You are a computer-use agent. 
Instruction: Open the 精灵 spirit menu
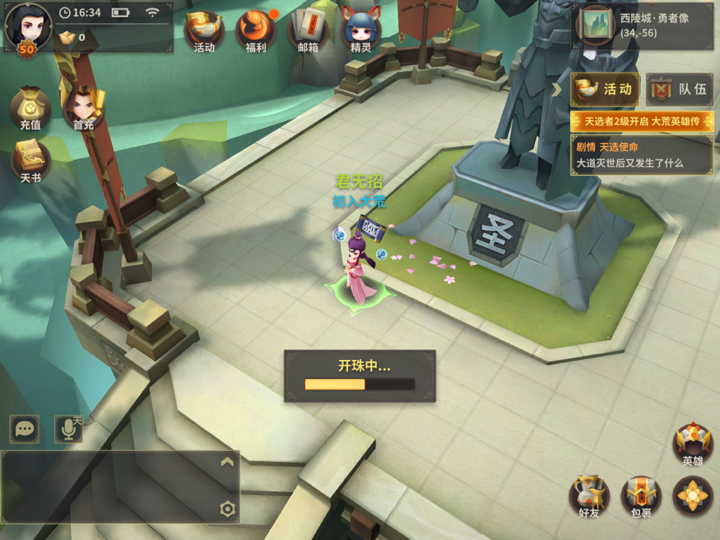coord(360,31)
